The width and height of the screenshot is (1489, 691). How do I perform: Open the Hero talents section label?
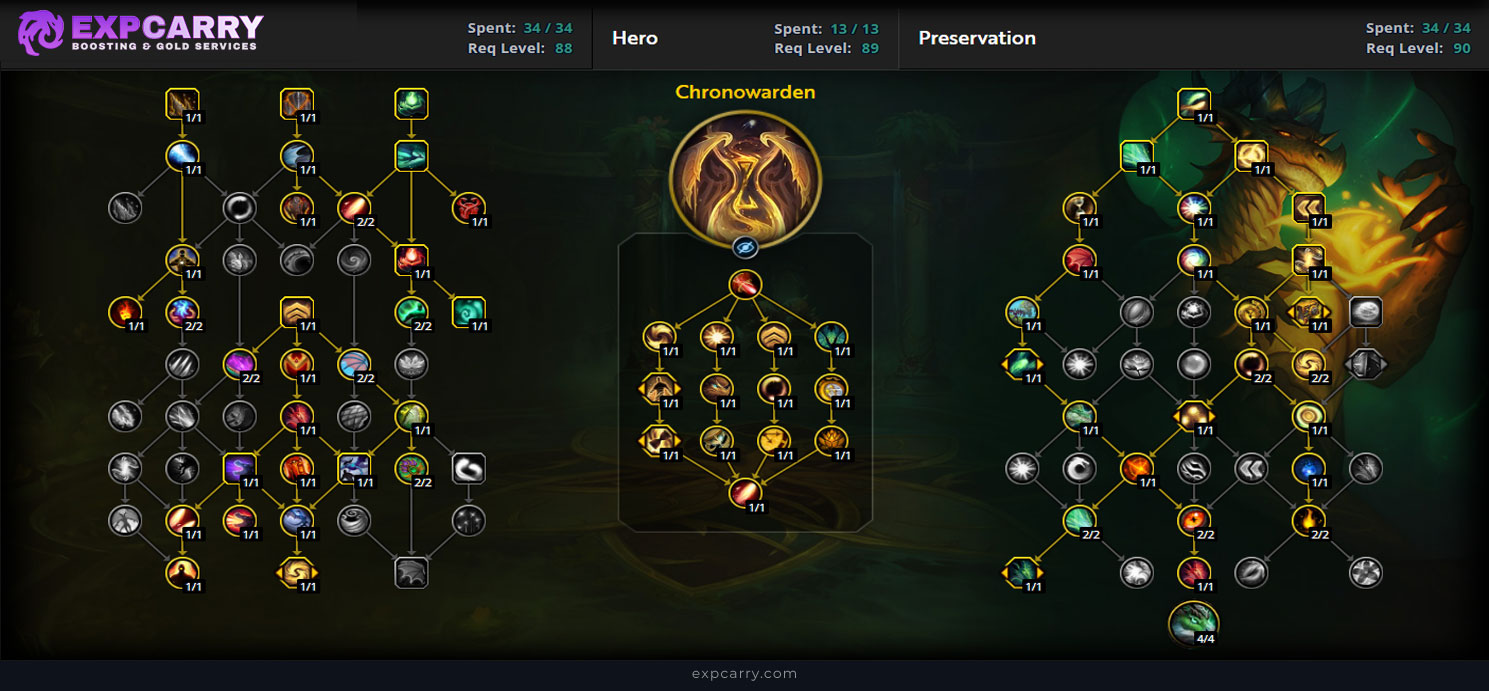coord(635,38)
